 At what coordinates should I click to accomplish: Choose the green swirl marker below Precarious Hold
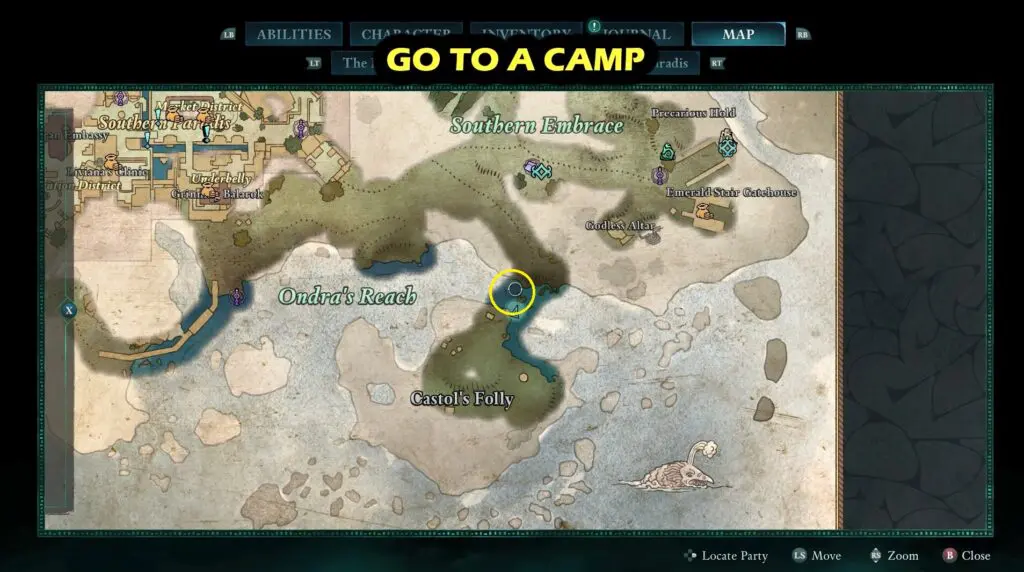pos(667,152)
